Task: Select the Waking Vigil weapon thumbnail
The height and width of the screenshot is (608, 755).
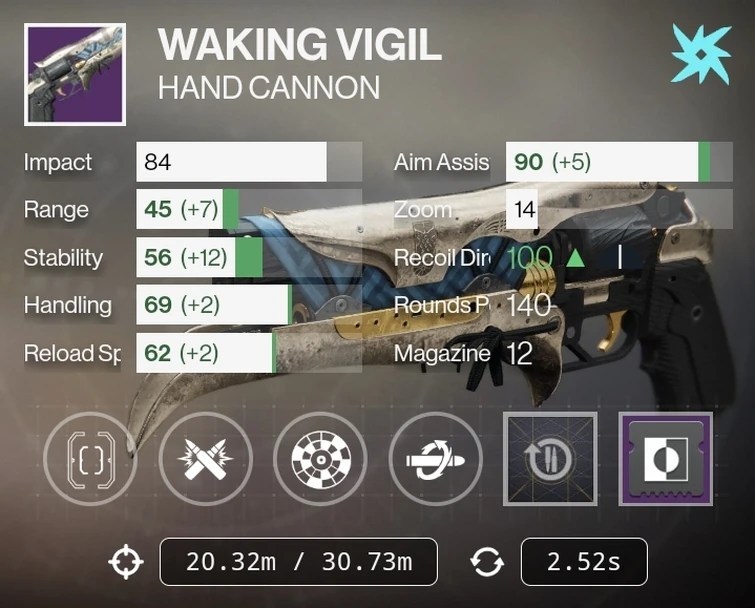Action: [75, 74]
